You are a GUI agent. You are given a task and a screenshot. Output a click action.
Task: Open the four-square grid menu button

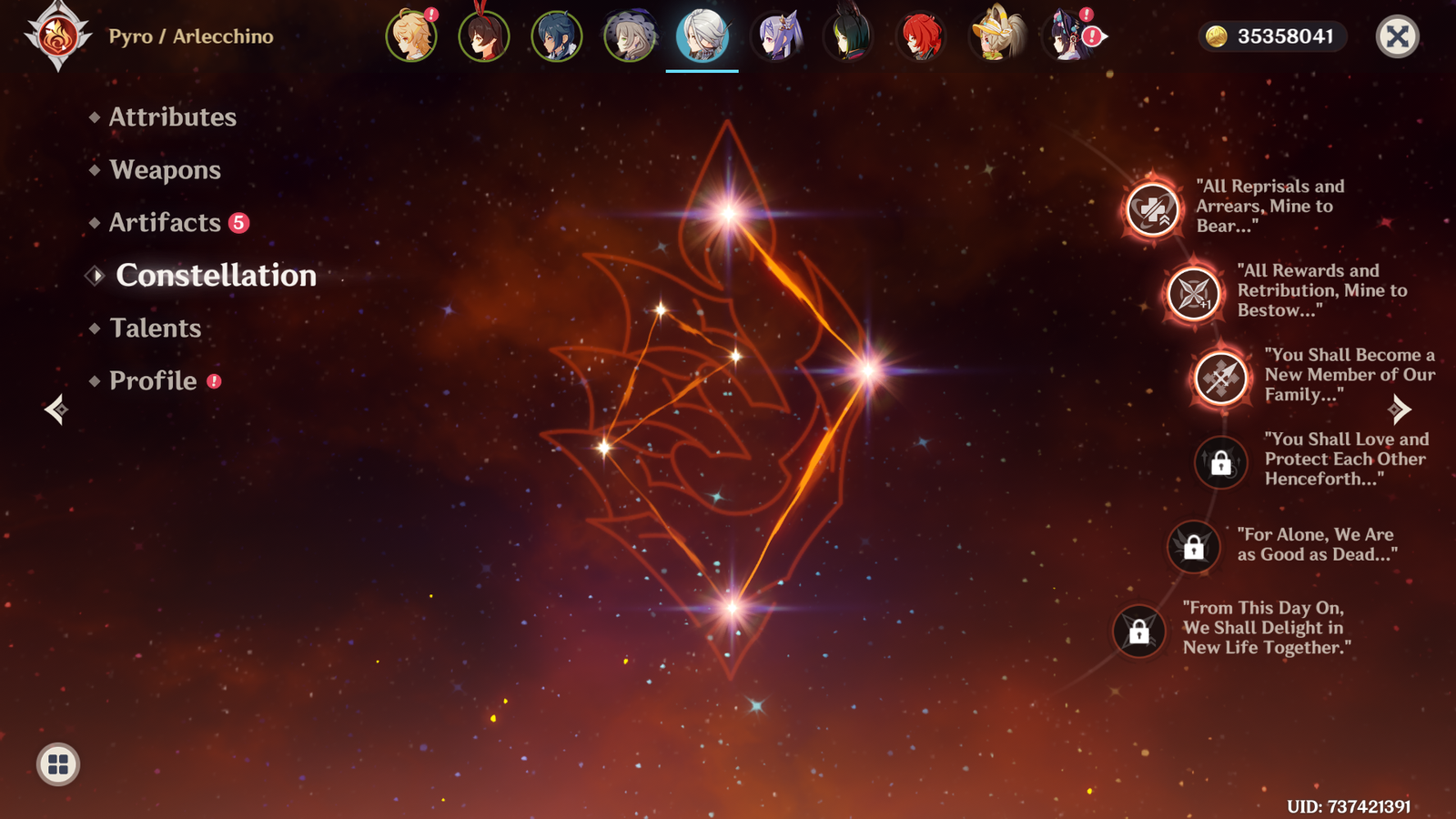point(58,764)
